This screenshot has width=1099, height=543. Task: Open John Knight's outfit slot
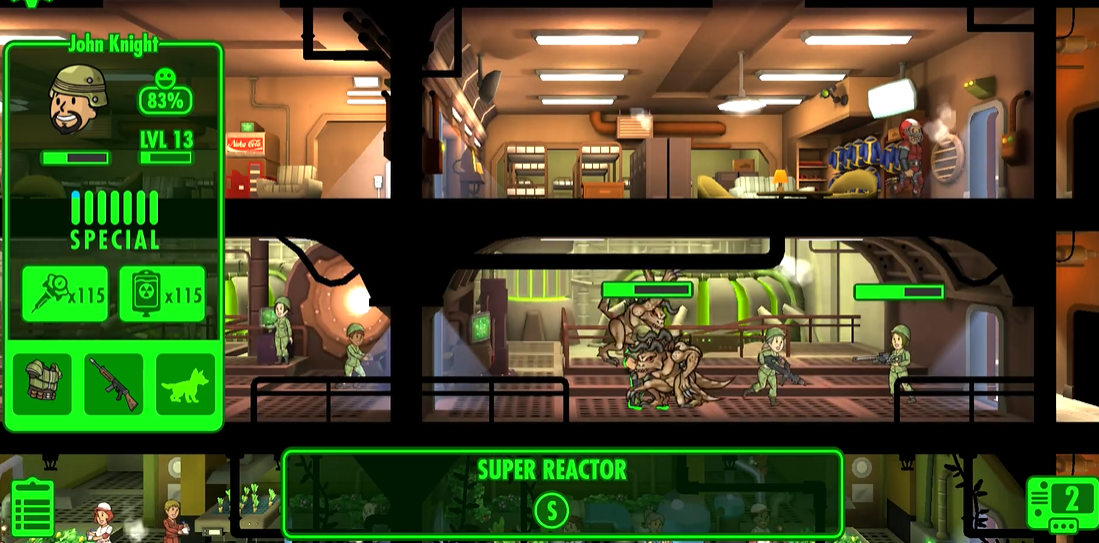pos(42,383)
